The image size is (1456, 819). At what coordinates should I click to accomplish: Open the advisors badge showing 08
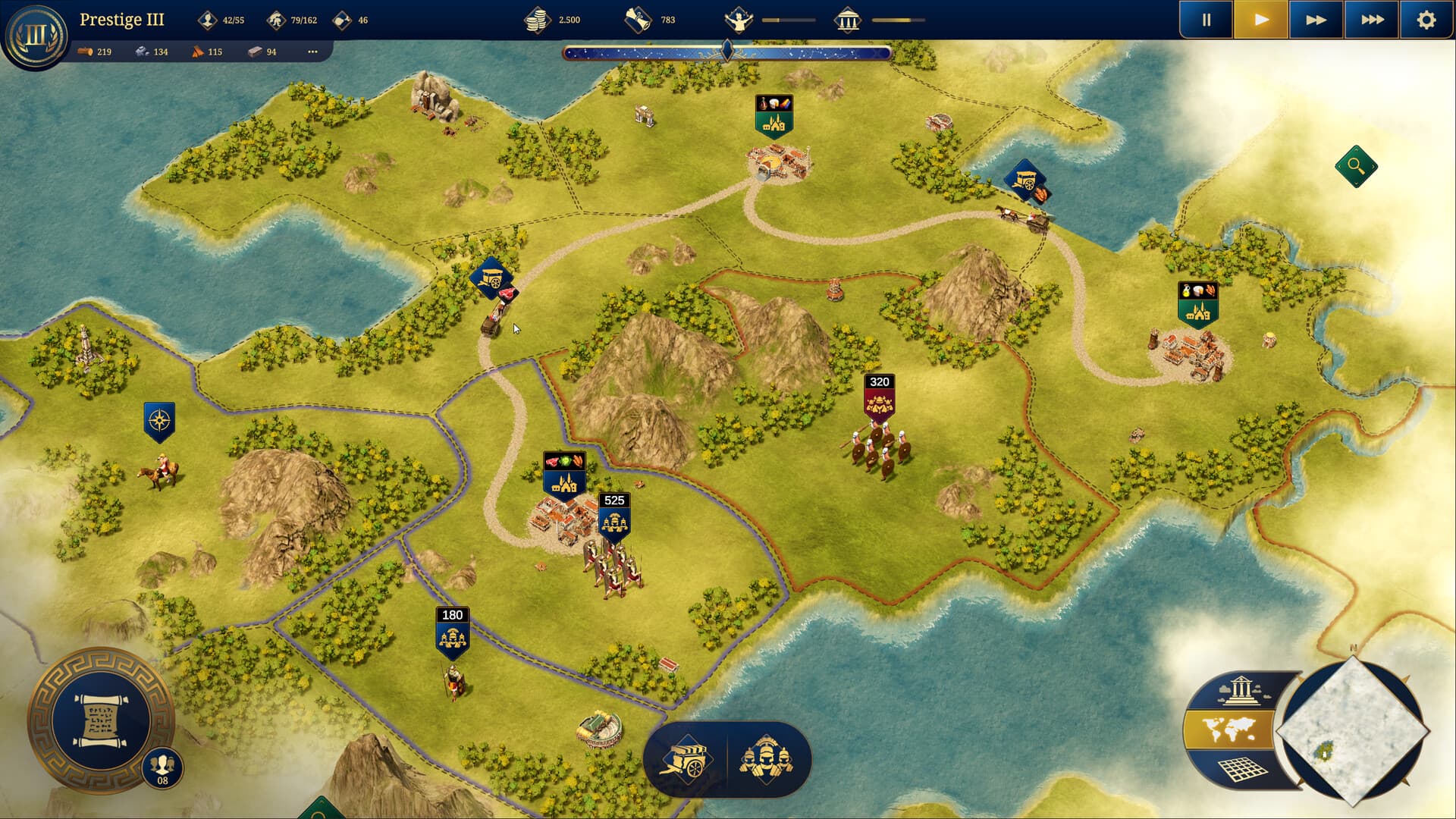pos(162,767)
